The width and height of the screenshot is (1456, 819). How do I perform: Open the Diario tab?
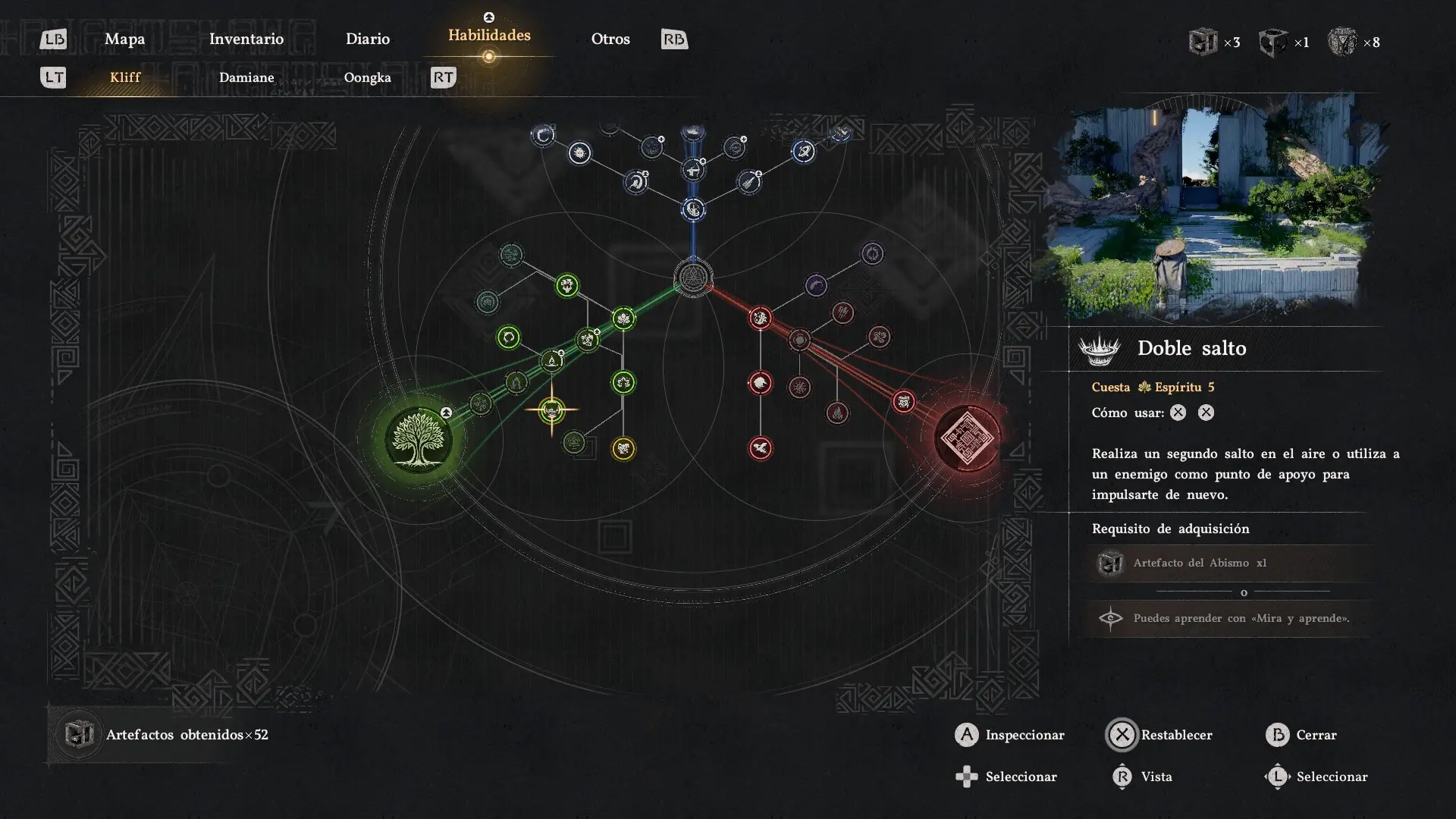[368, 39]
